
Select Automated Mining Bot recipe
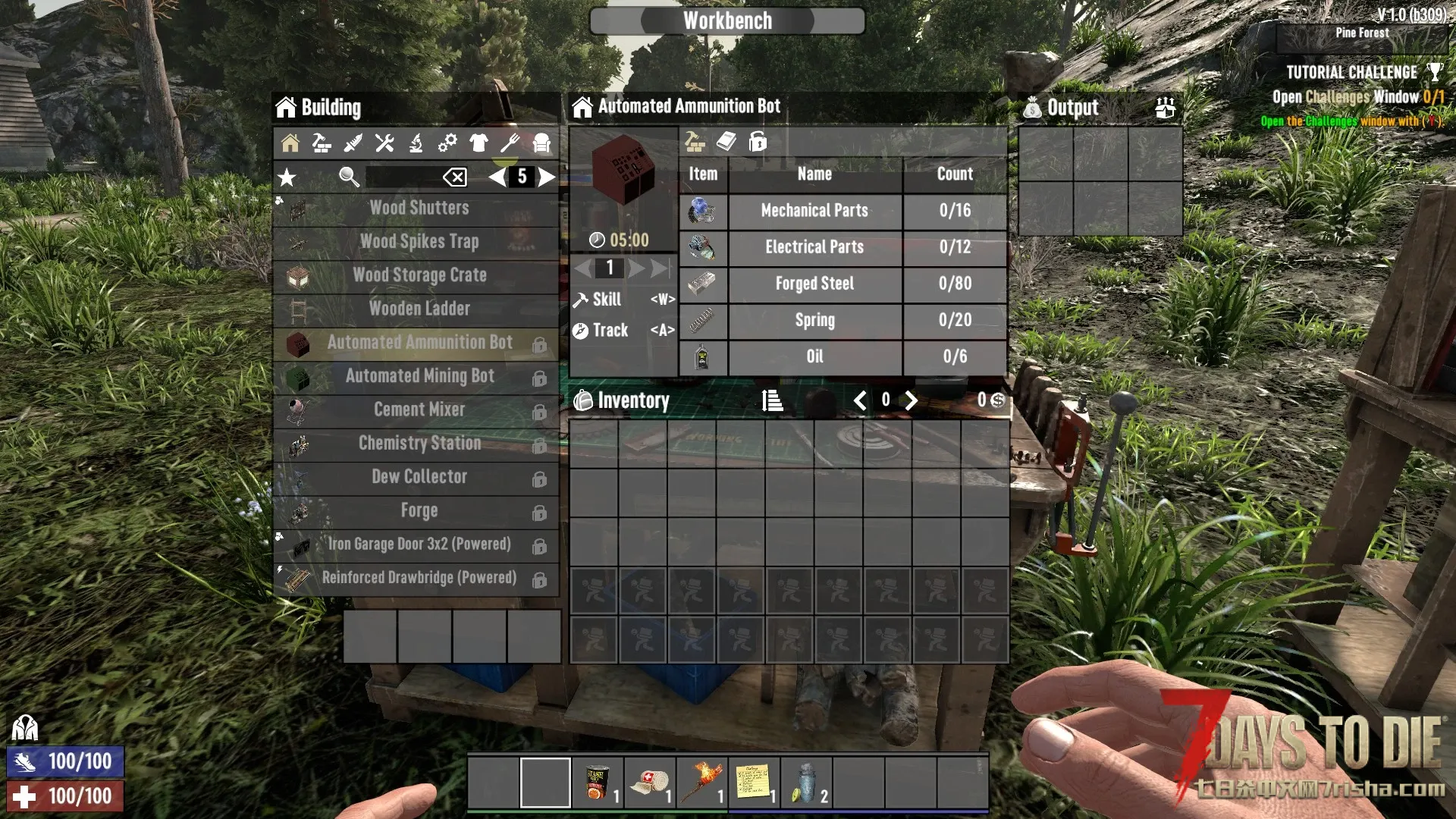[x=419, y=376]
